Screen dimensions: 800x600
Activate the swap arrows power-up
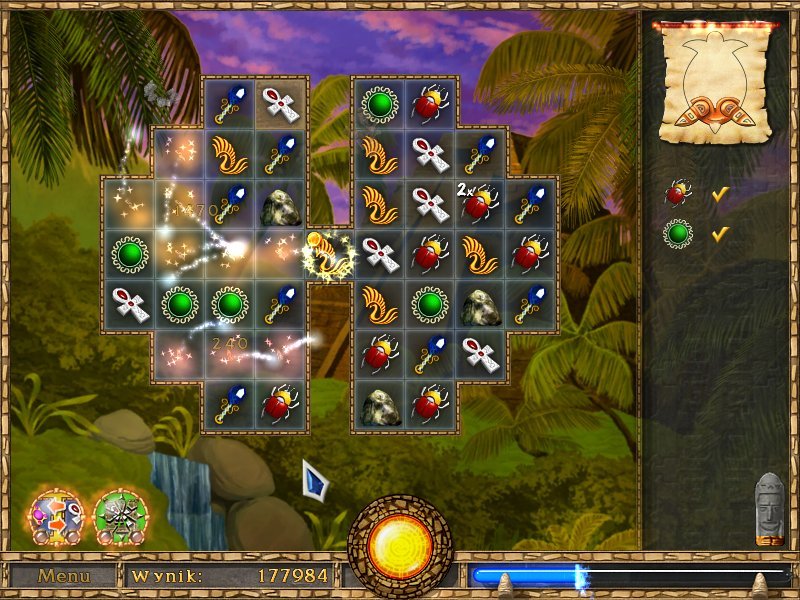(54, 516)
